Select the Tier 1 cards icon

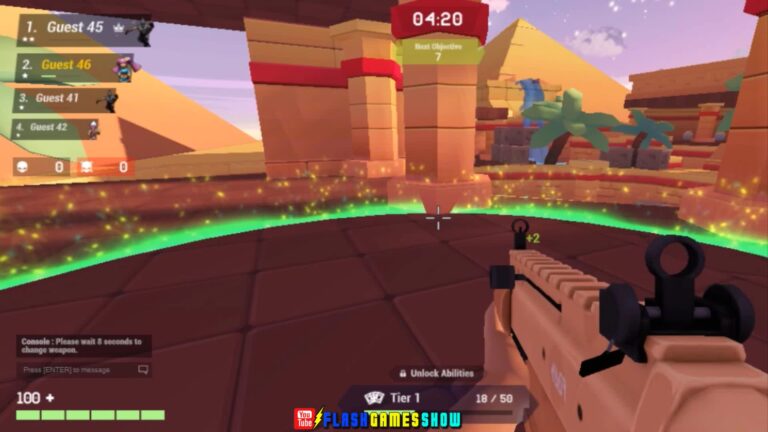pyautogui.click(x=374, y=398)
